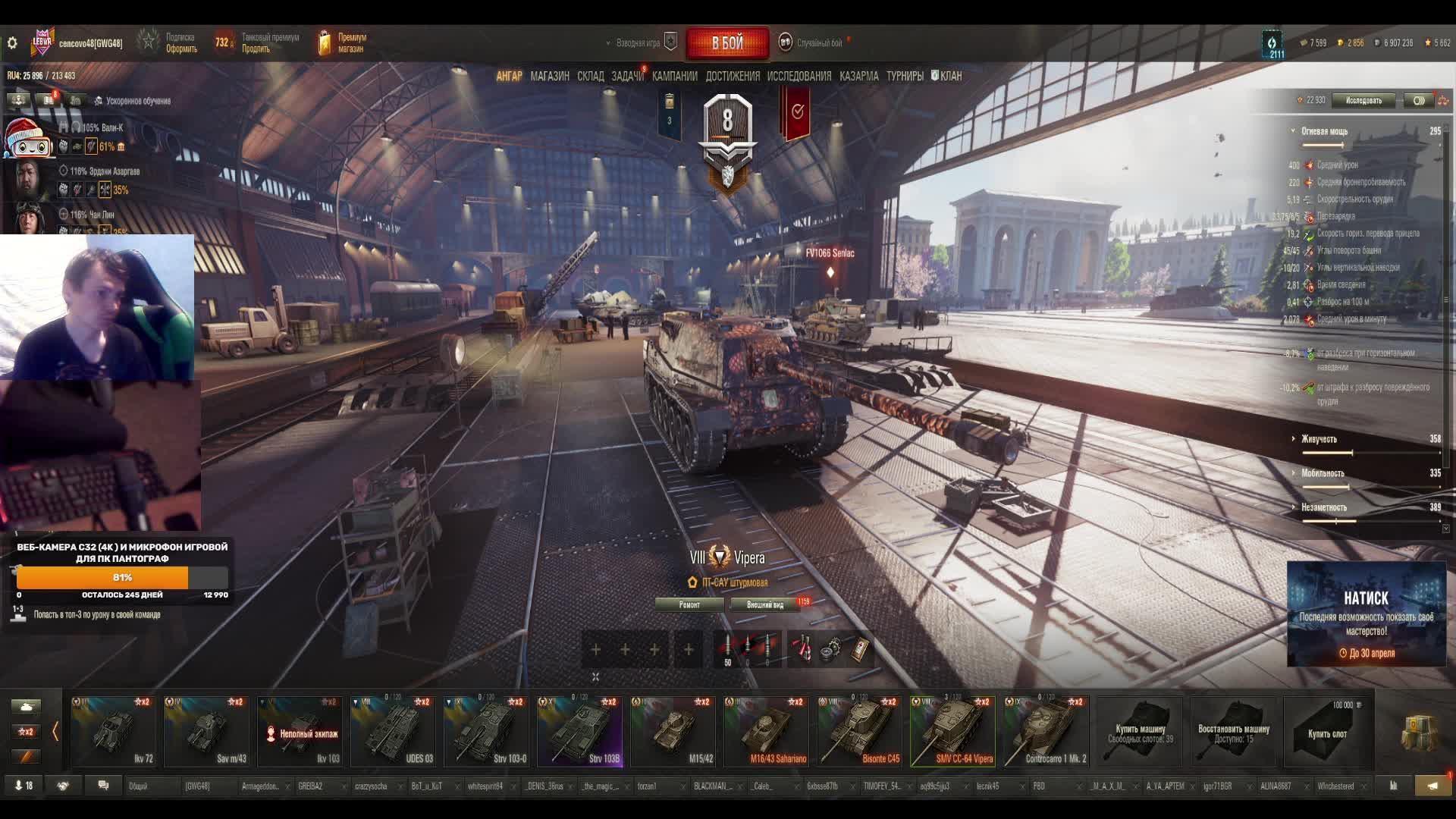Open the settings gear icon
Image resolution: width=1456 pixels, height=819 pixels.
tap(12, 43)
